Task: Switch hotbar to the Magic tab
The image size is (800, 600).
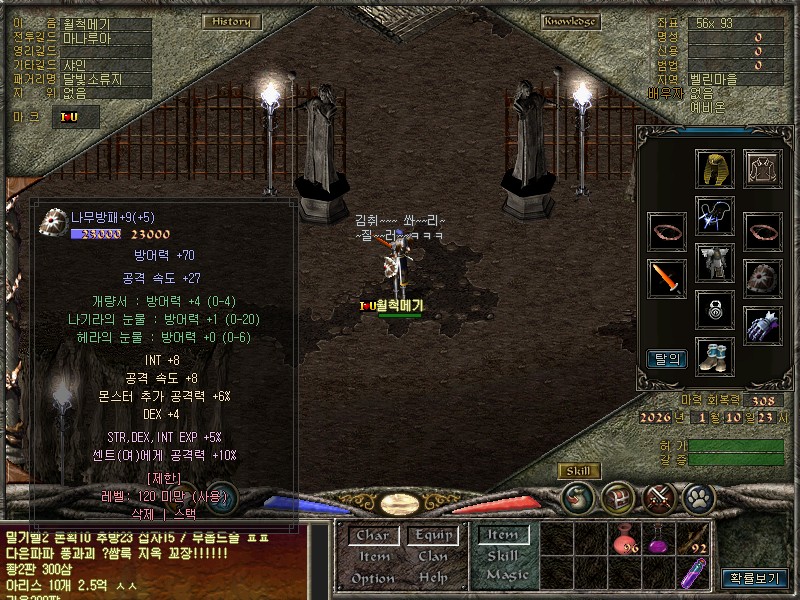Action: pyautogui.click(x=506, y=575)
